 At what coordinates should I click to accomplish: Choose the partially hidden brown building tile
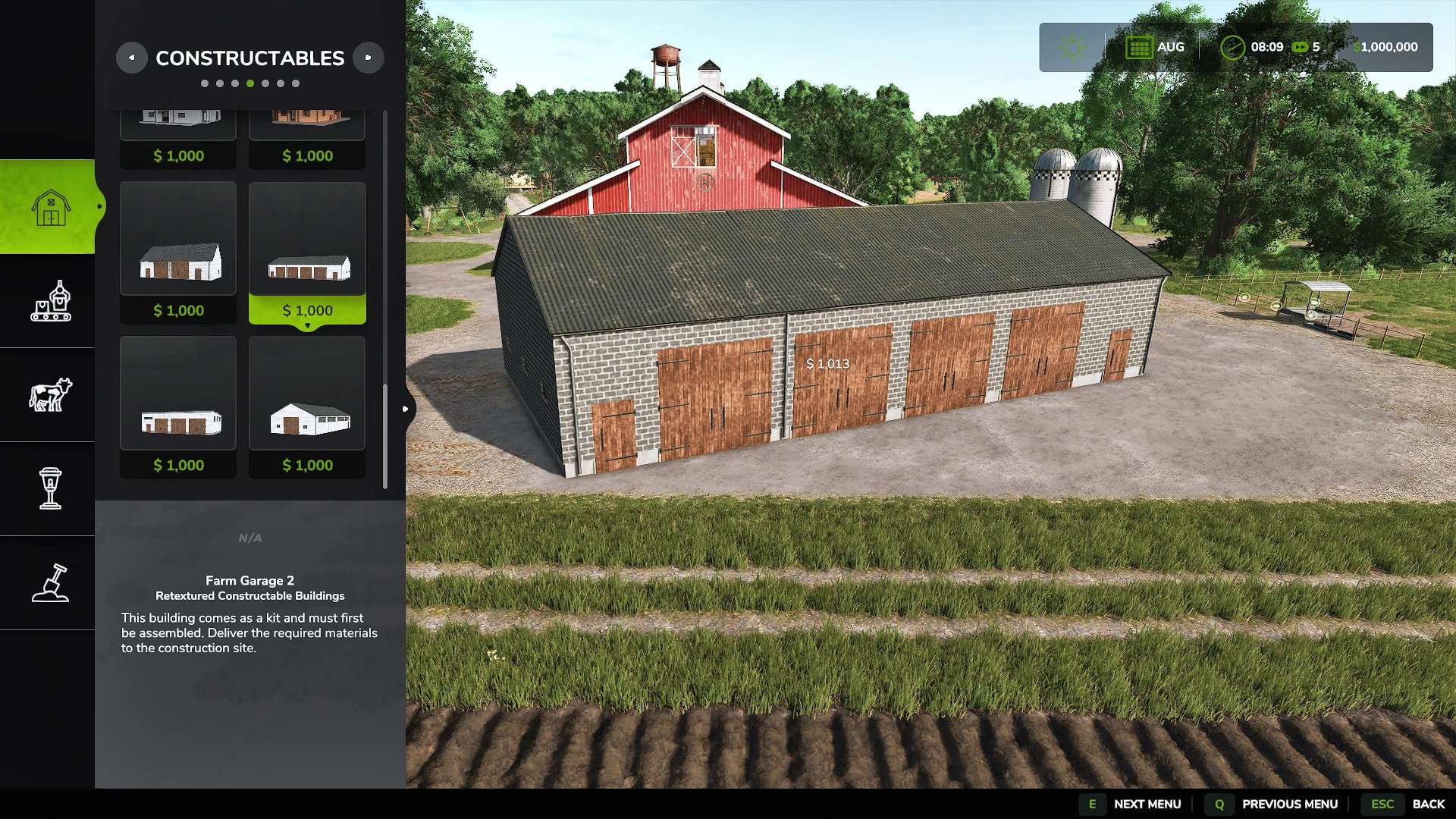coord(307,138)
